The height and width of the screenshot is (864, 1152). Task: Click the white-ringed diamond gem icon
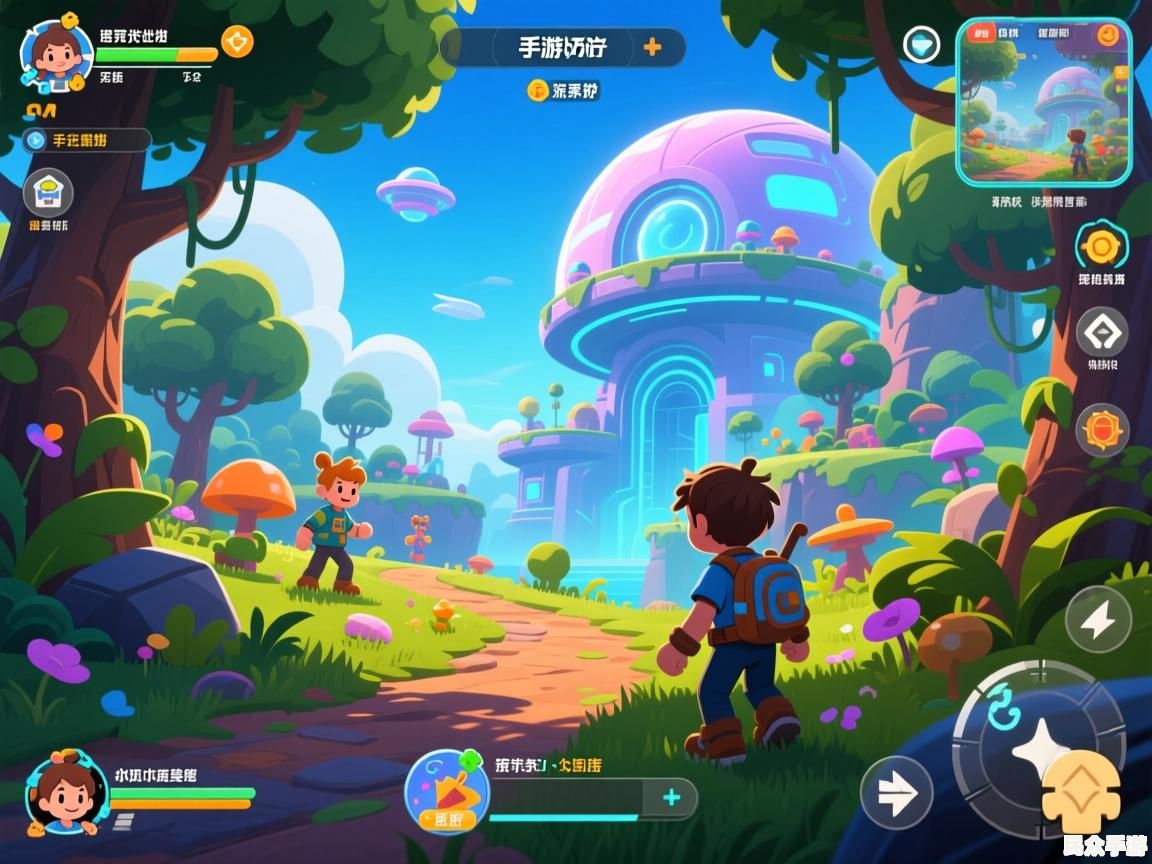tap(921, 44)
